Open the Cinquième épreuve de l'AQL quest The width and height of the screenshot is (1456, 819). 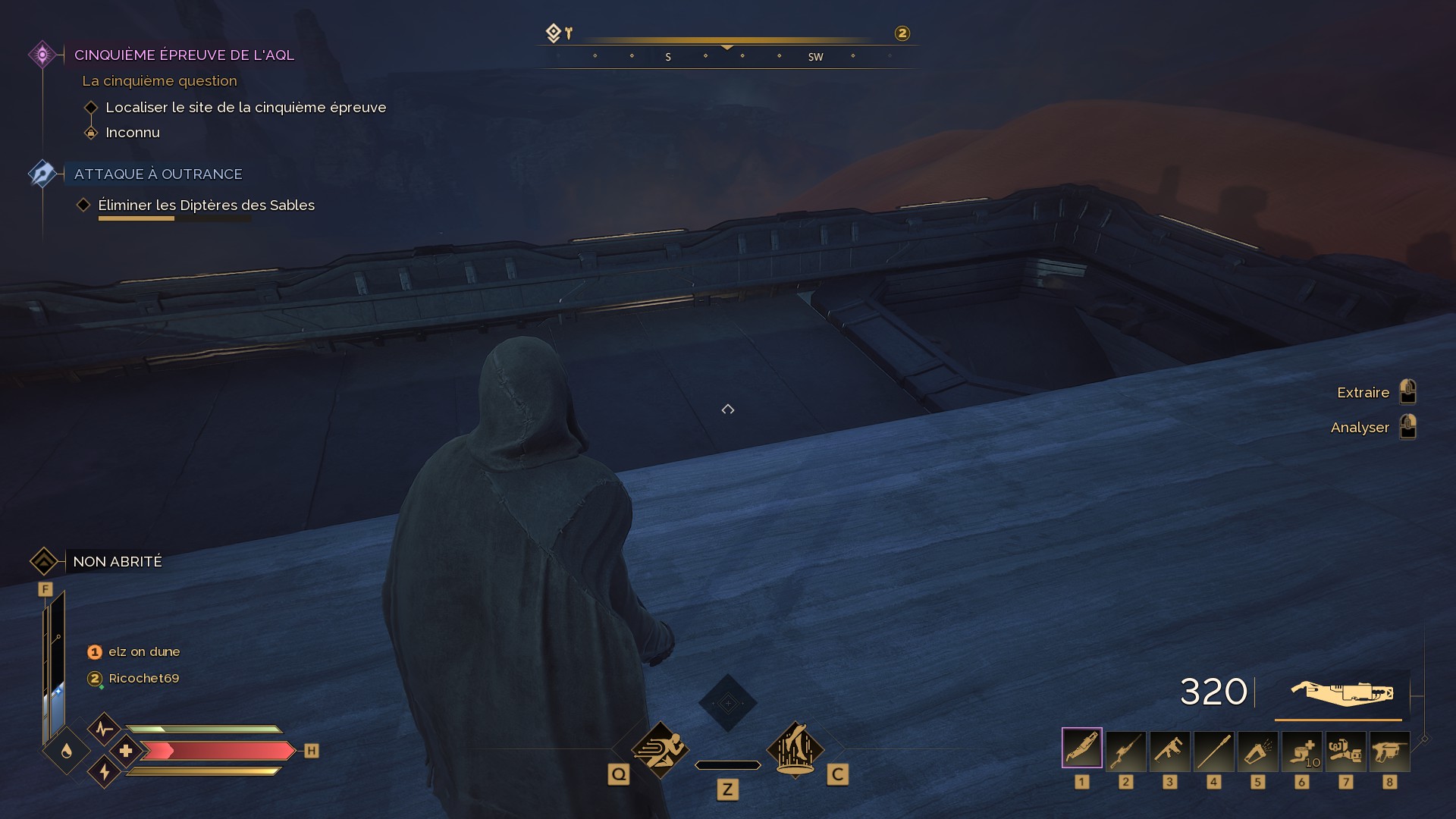(x=184, y=55)
